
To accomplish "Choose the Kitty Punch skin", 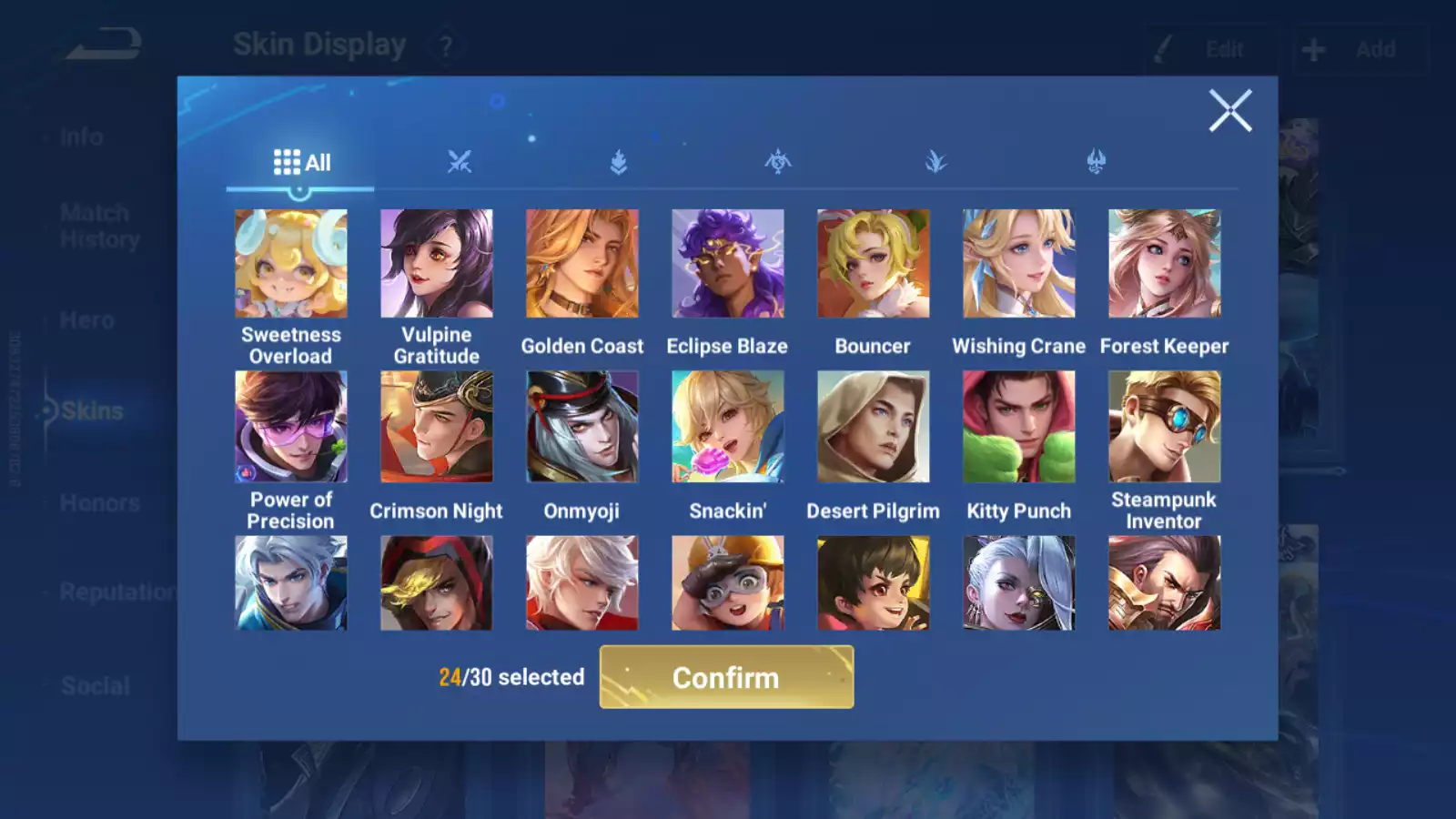I will pyautogui.click(x=1019, y=427).
